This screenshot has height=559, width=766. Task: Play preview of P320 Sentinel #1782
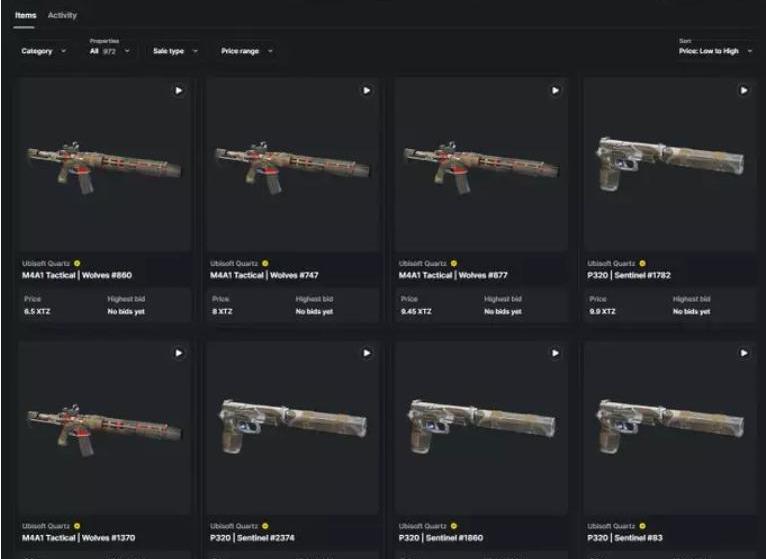point(743,90)
